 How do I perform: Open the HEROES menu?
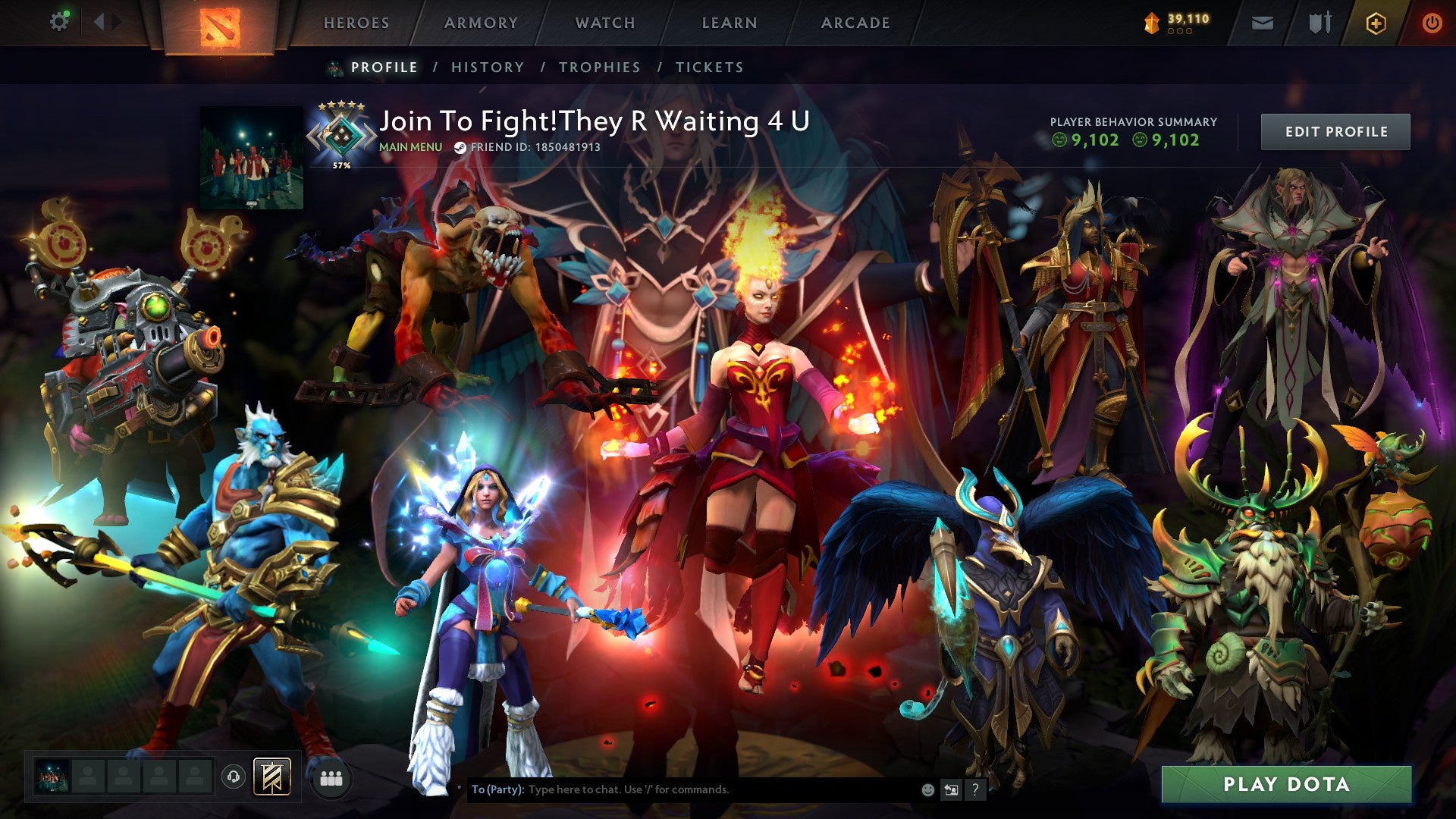(x=356, y=23)
